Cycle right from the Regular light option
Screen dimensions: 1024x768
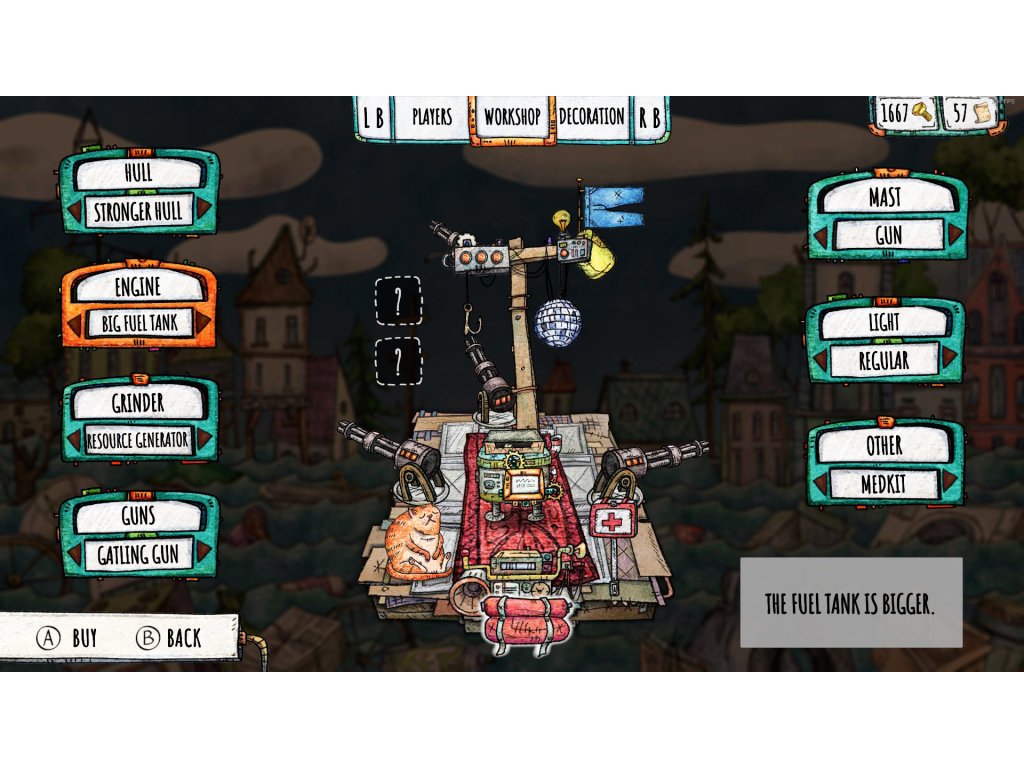[949, 360]
